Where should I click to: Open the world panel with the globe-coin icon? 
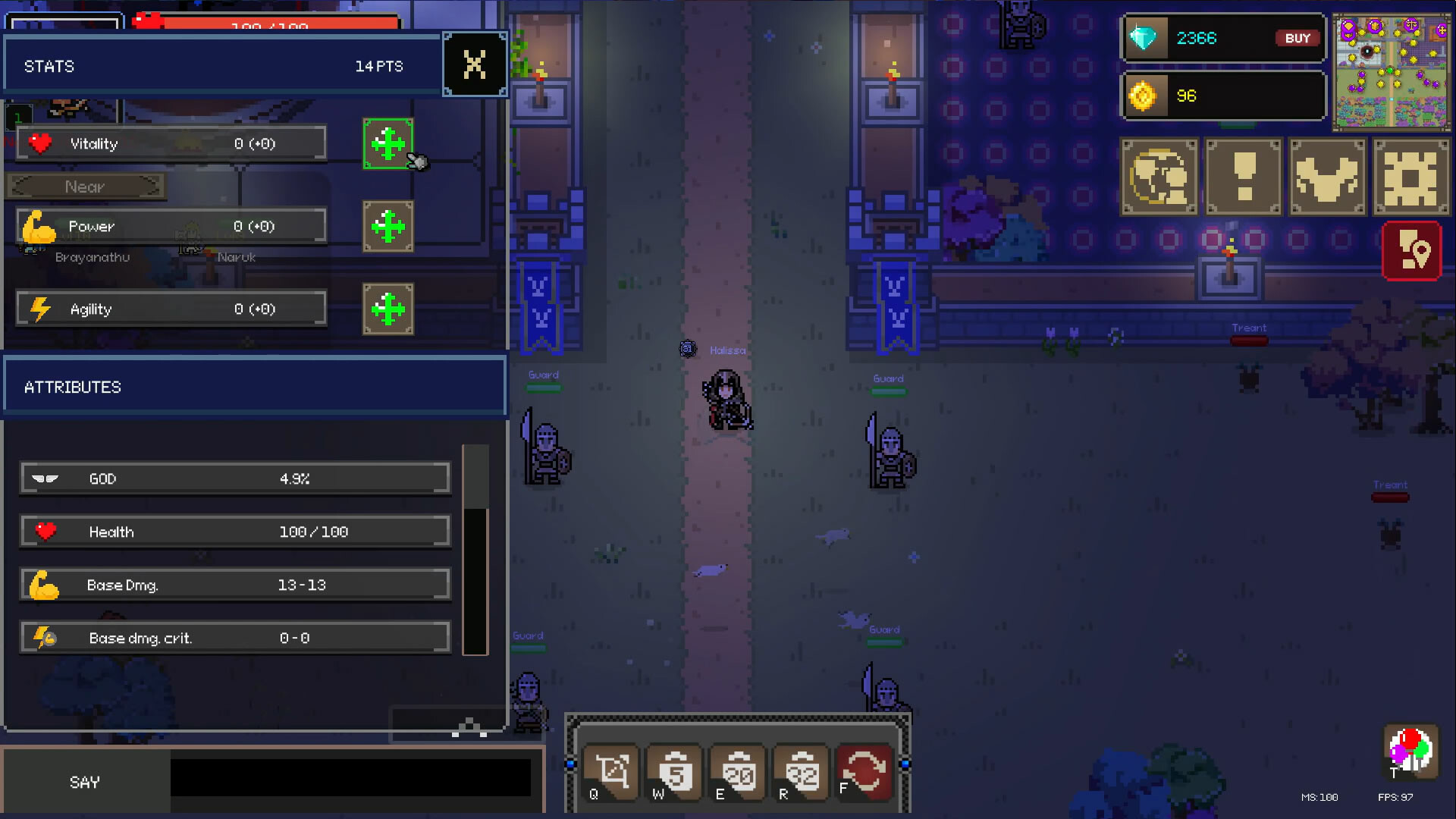(x=1159, y=176)
